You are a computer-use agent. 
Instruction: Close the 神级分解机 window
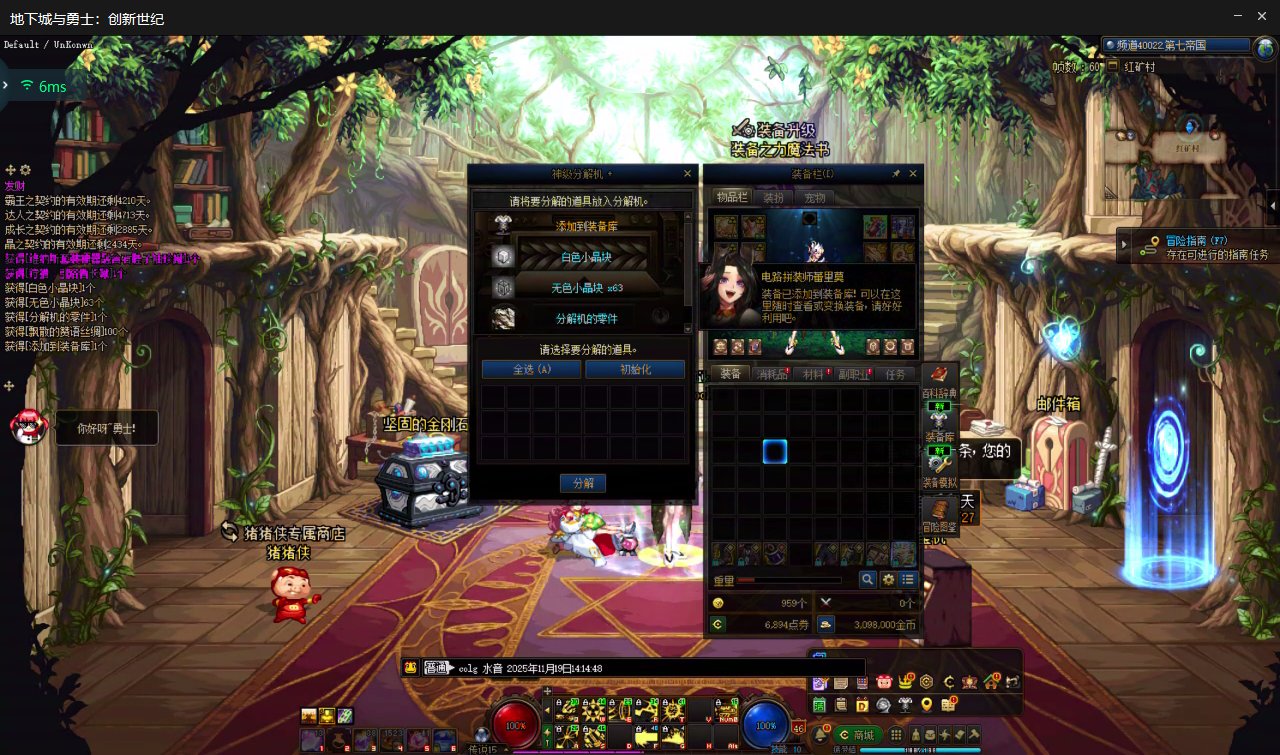[687, 174]
